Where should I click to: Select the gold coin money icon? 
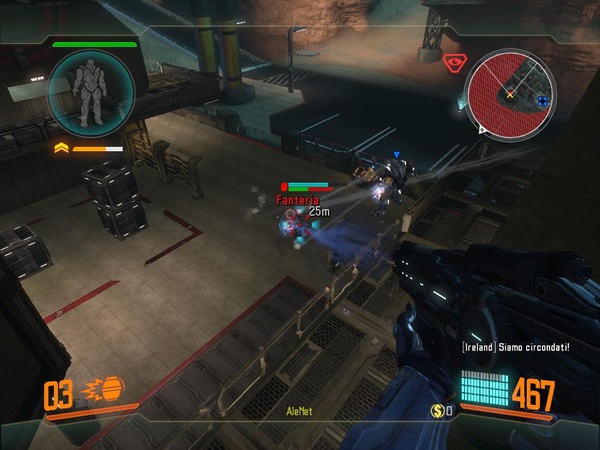point(437,410)
